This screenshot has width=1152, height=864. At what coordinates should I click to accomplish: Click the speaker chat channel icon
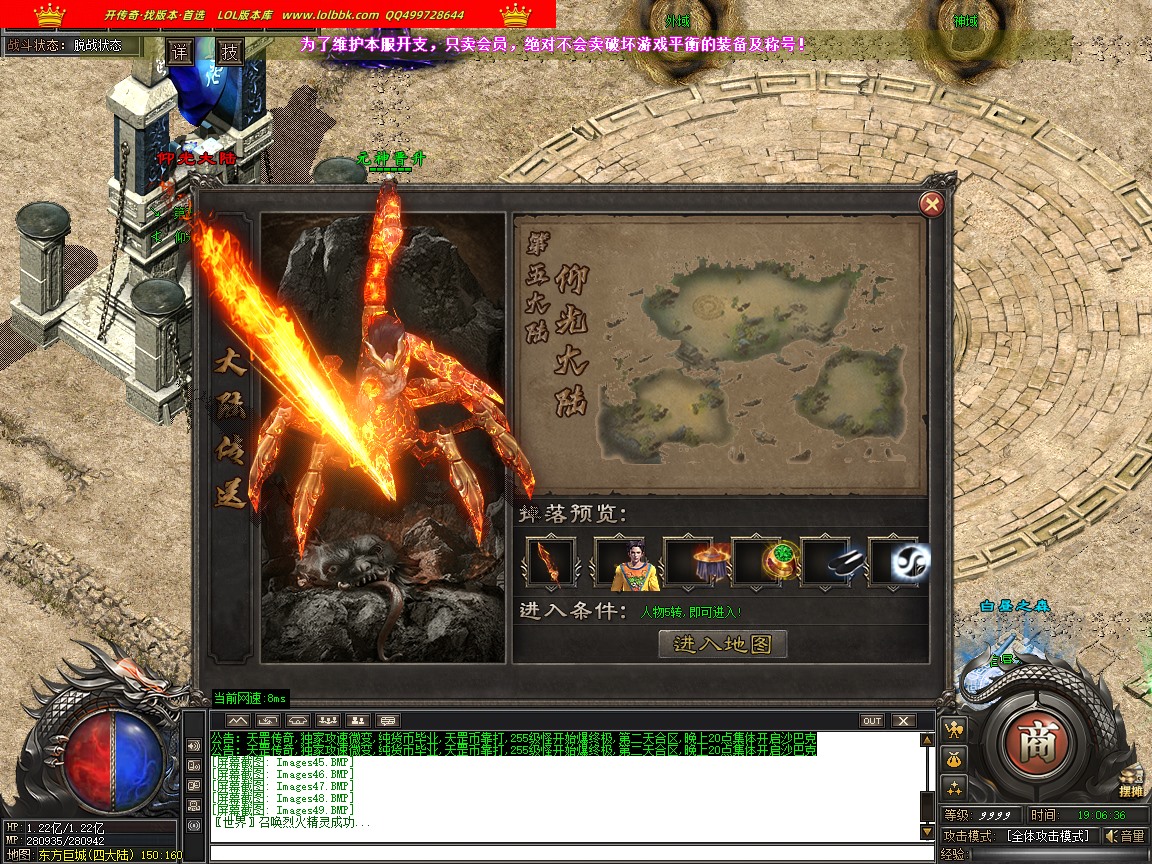[194, 746]
